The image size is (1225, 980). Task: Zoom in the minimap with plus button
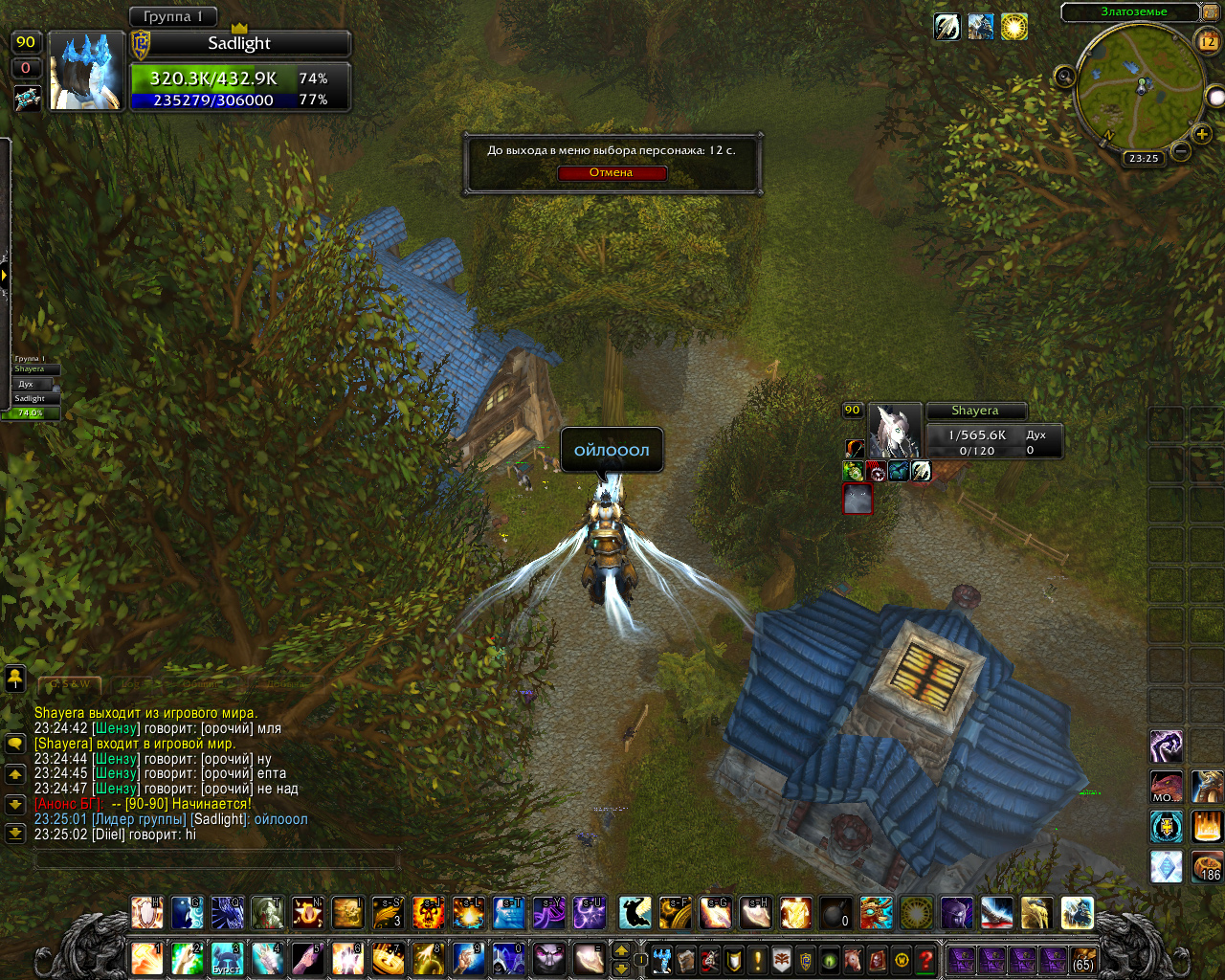1202,134
